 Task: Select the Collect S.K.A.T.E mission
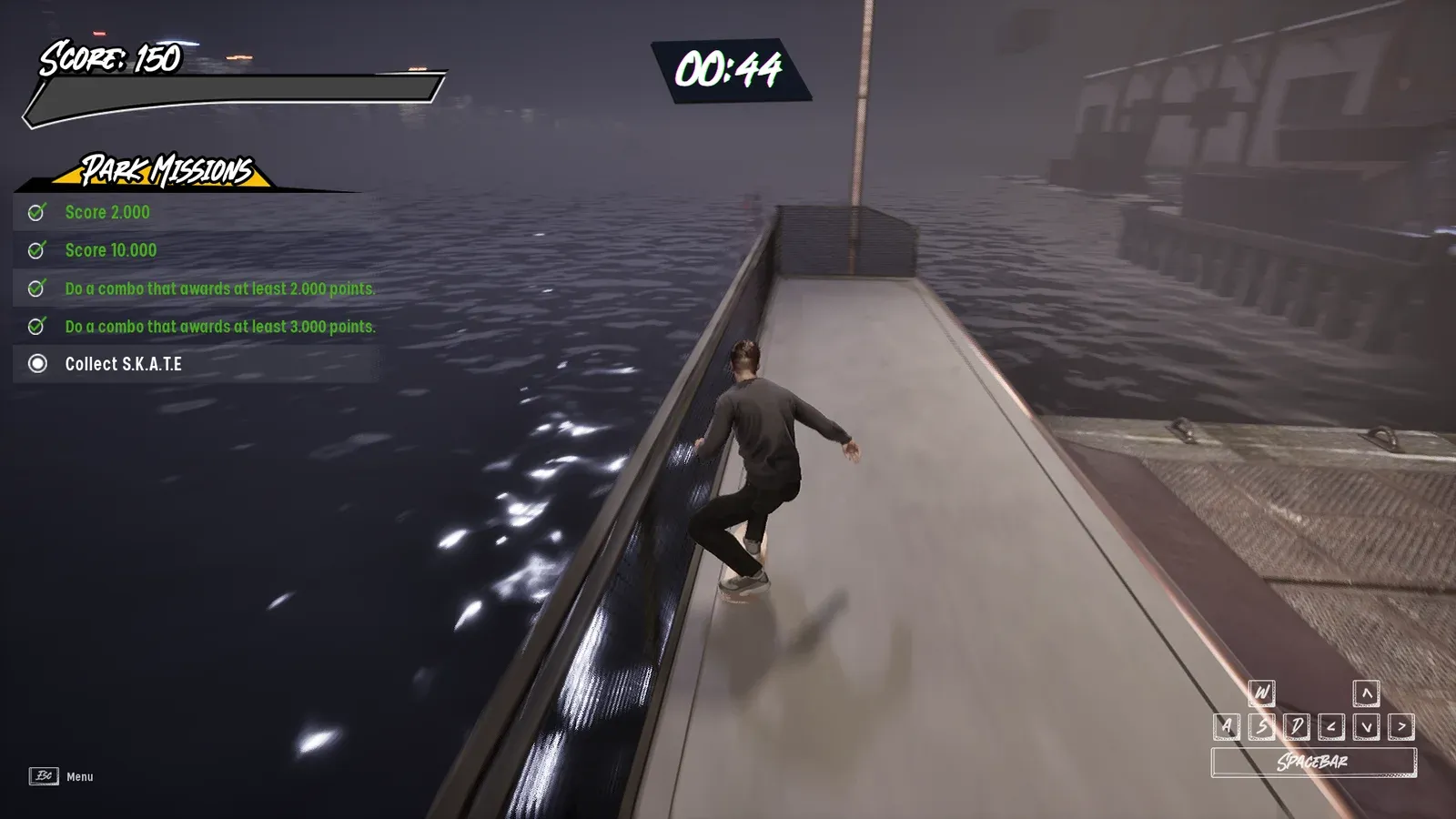(x=123, y=364)
